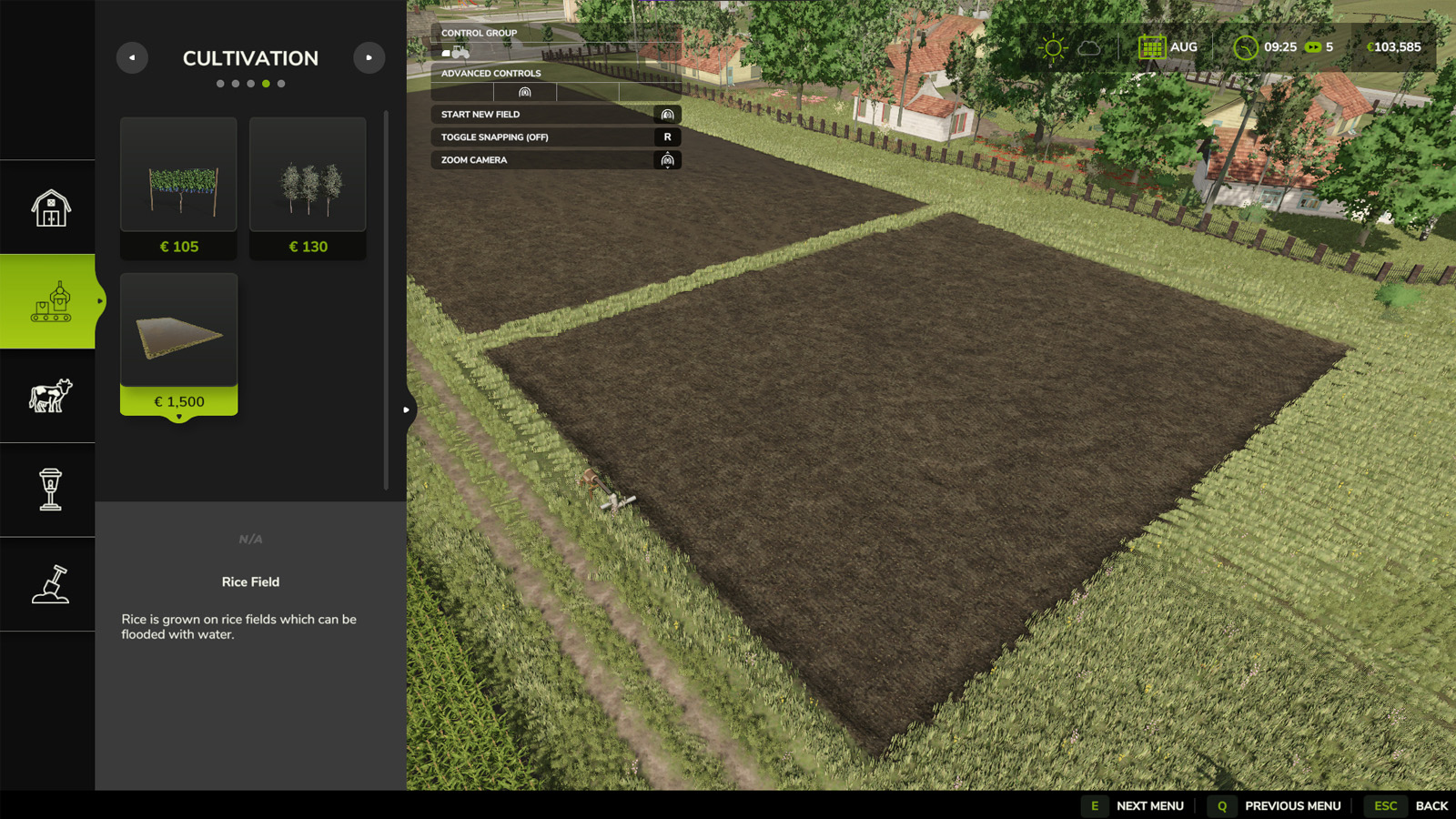The image size is (1456, 819).
Task: Click the time scale fast-forward icon
Action: [x=1311, y=45]
